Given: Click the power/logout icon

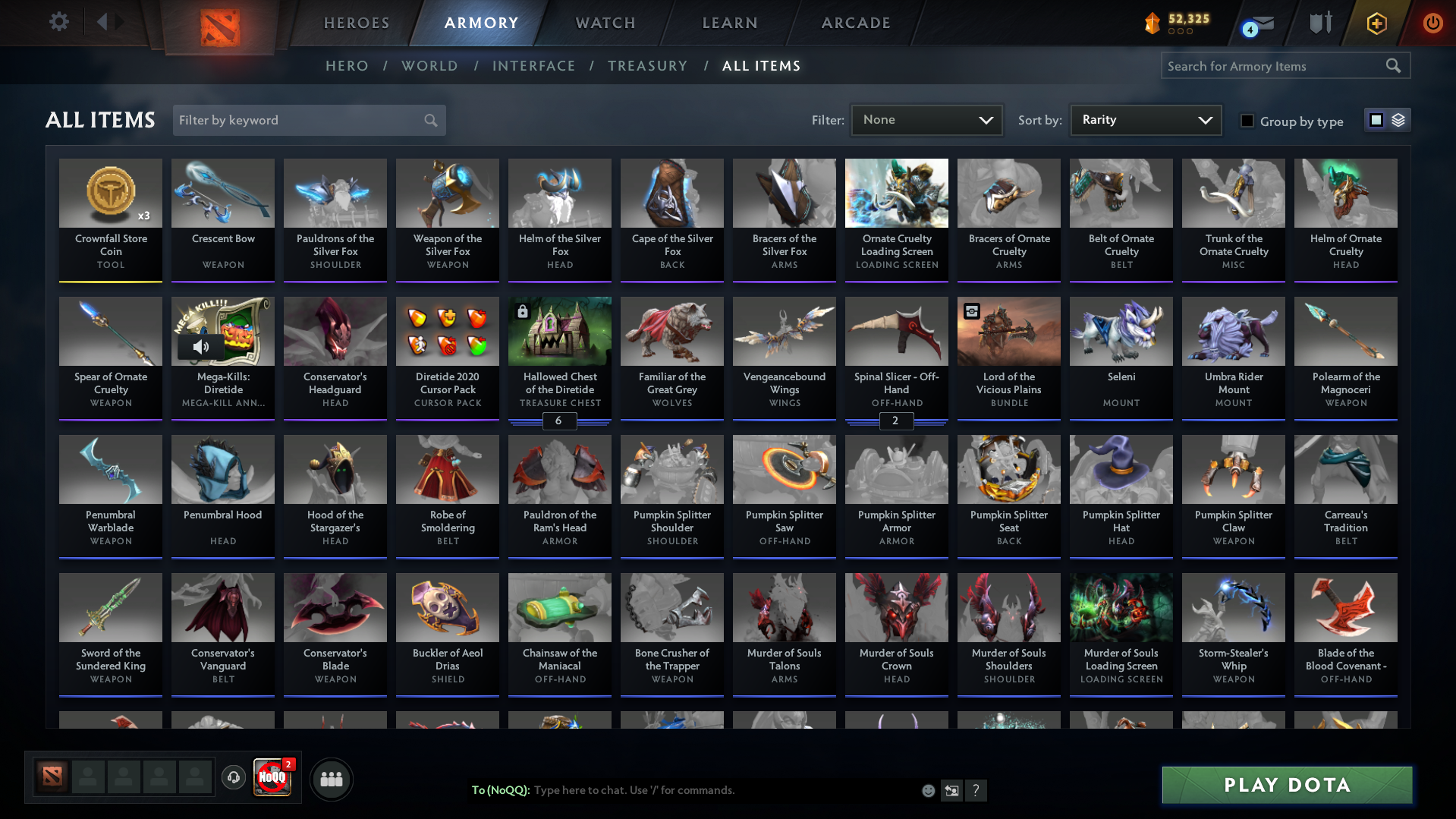Looking at the screenshot, I should (x=1432, y=23).
